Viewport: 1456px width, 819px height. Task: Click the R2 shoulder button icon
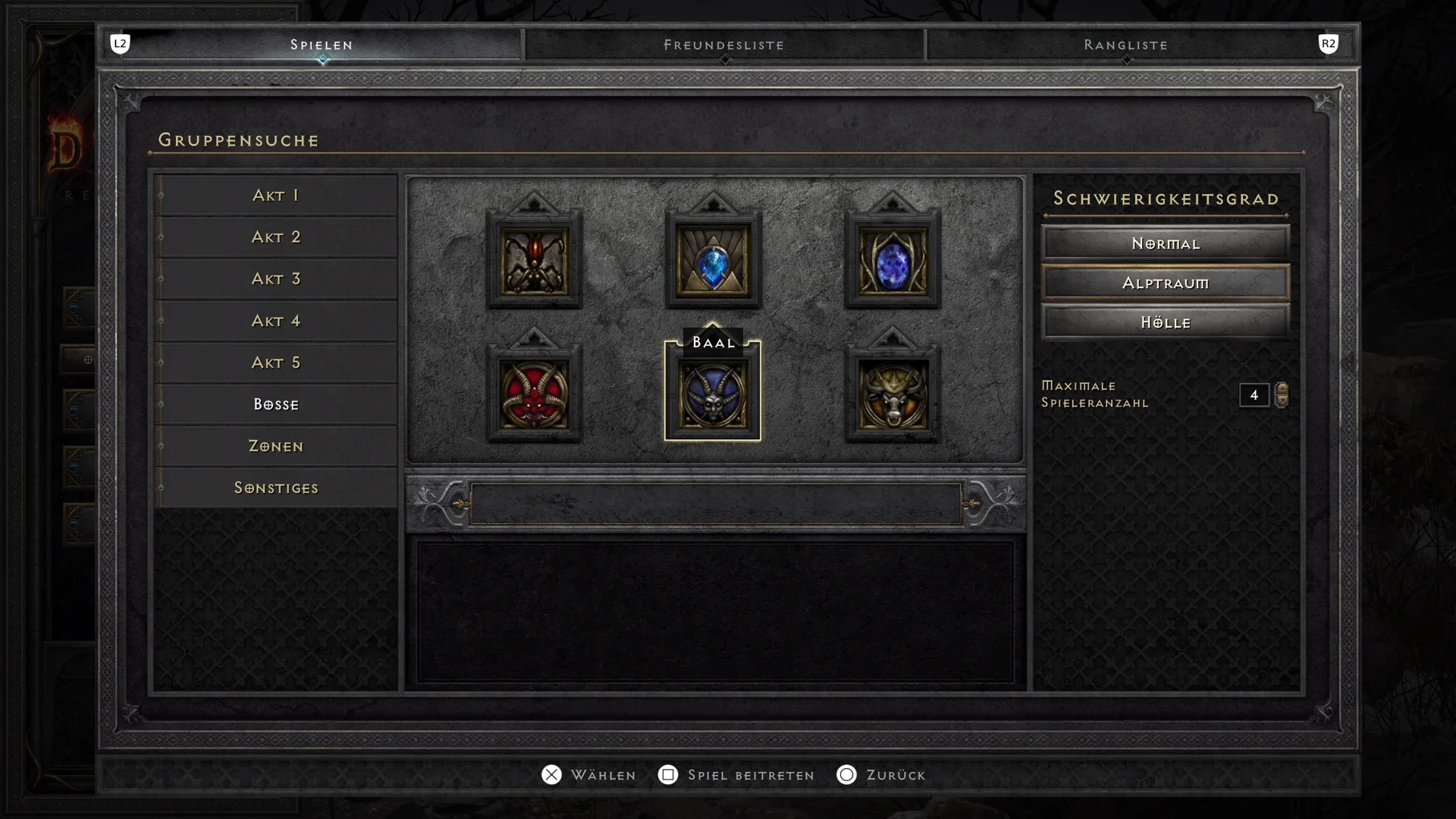click(1329, 44)
